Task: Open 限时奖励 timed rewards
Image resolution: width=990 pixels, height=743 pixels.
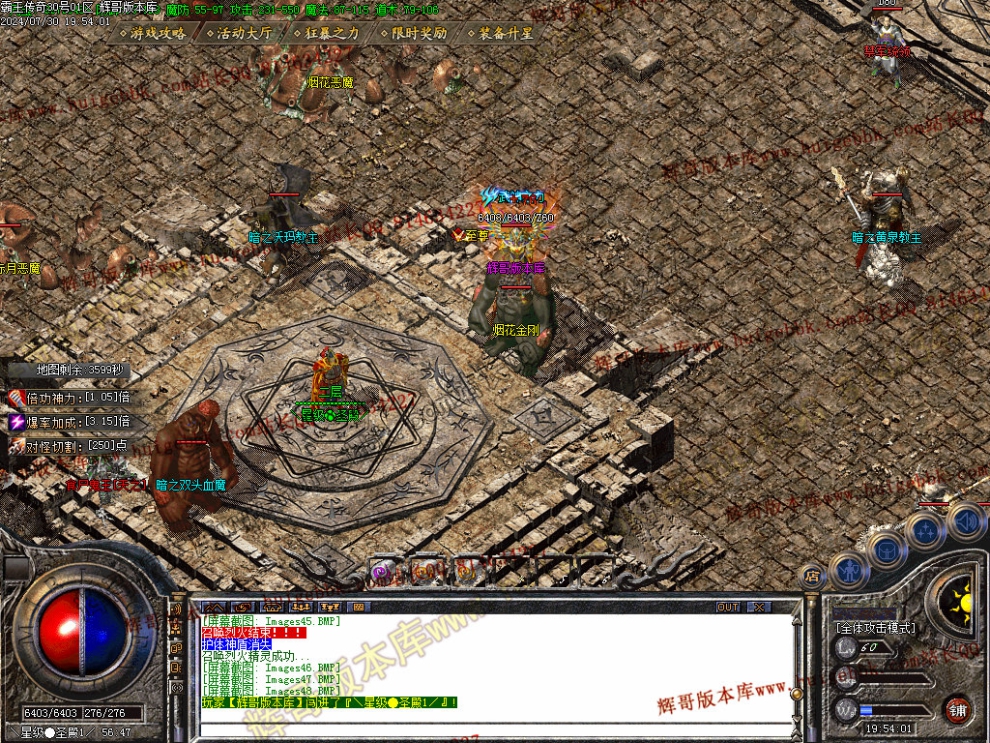Action: coord(414,33)
